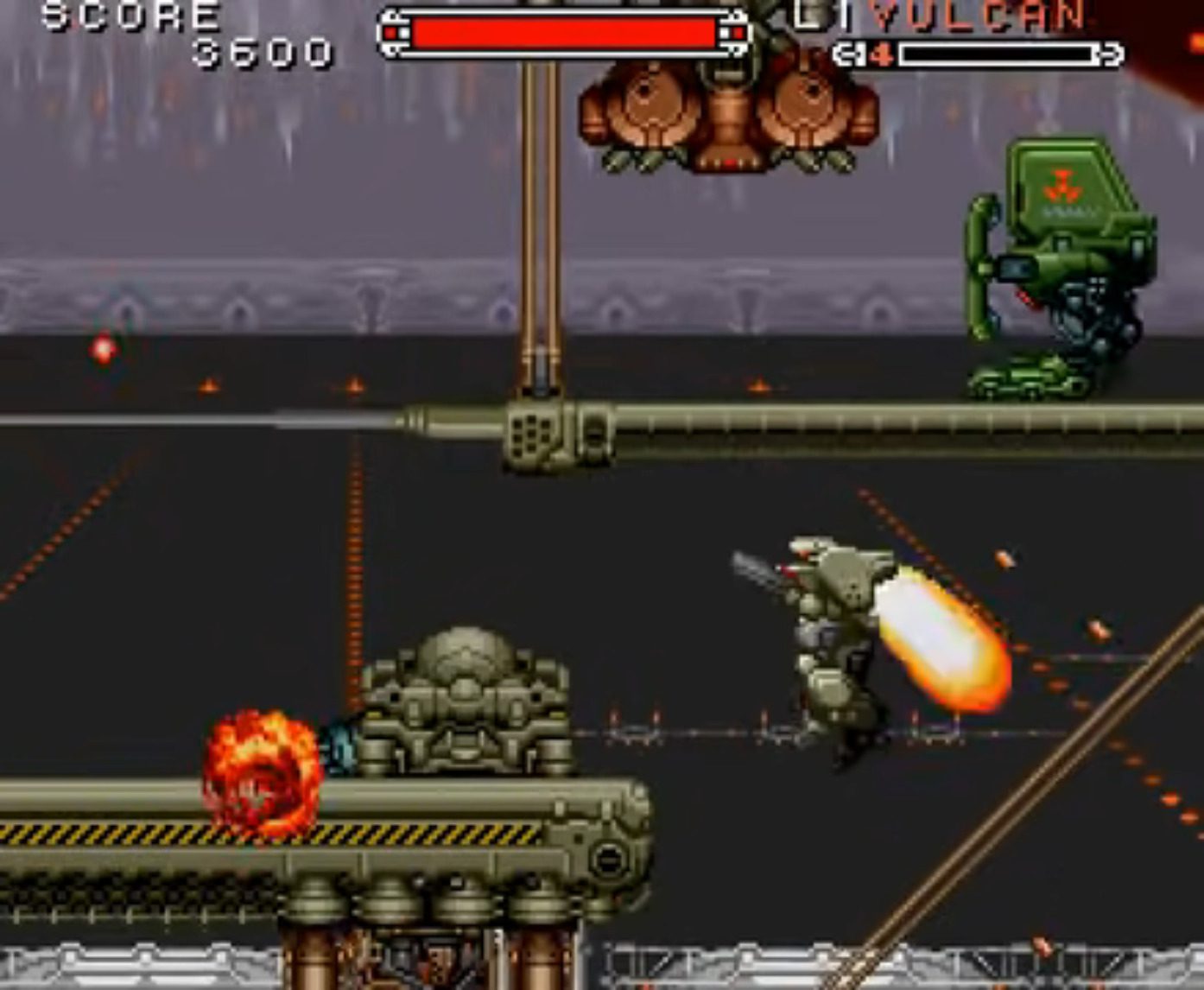Click the red energy orb floating at mid-left
Viewport: 1204px width, 990px height.
tap(104, 350)
